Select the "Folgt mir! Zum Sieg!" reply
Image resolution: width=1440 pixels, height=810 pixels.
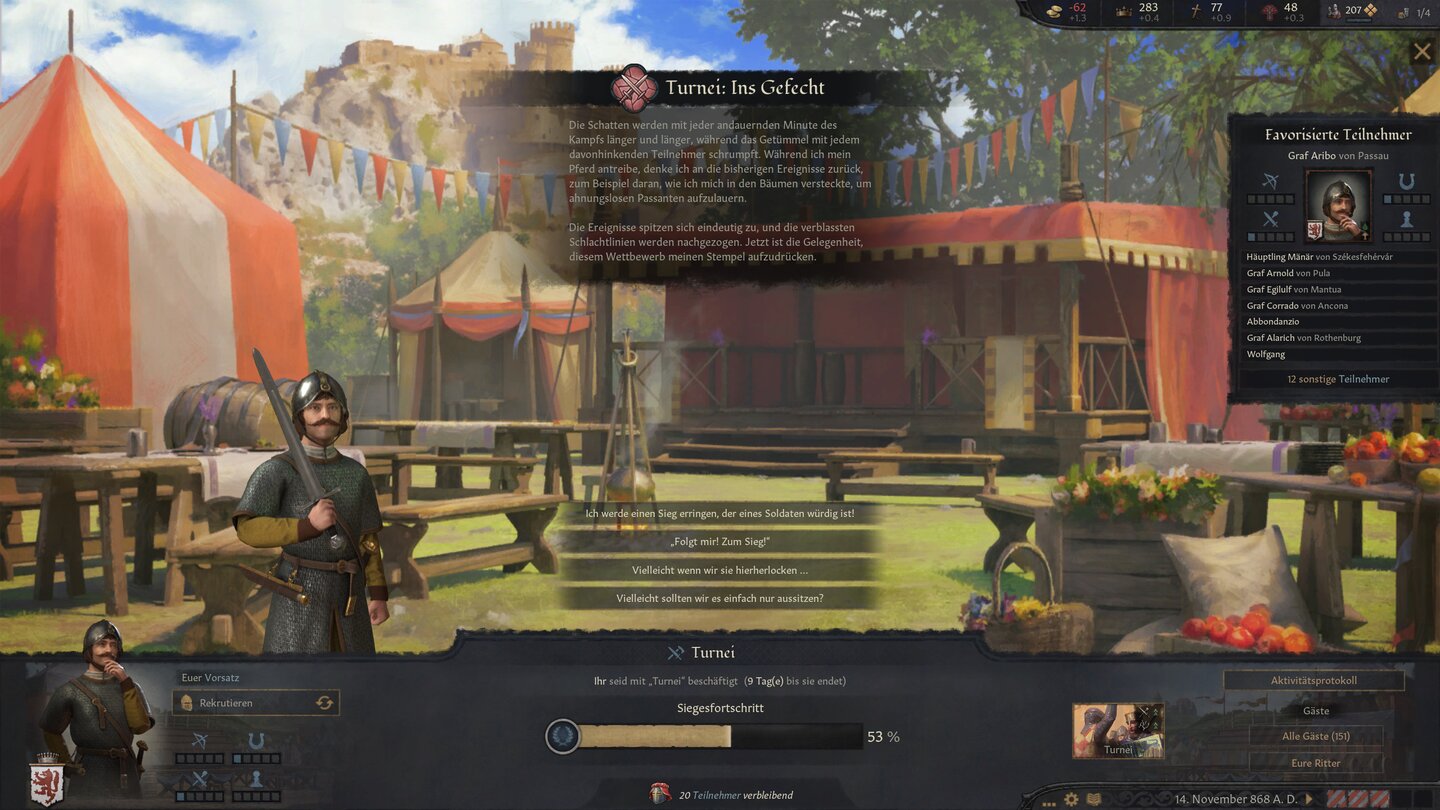[719, 542]
